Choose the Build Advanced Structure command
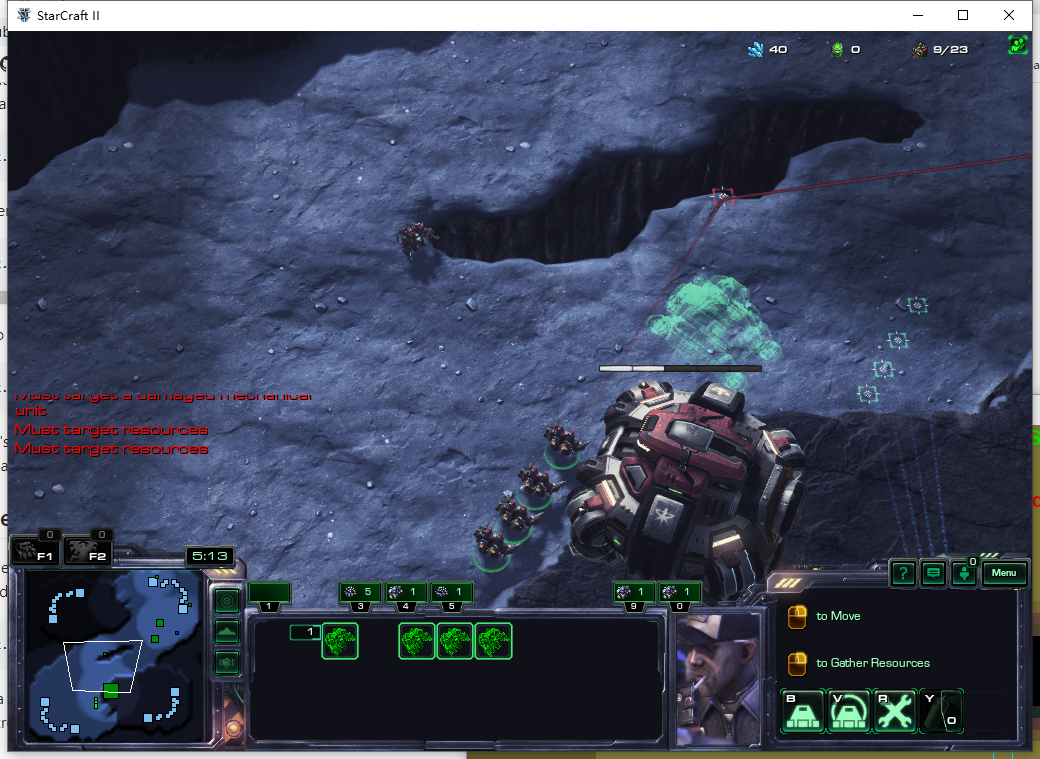Viewport: 1040px width, 759px height. coord(849,711)
